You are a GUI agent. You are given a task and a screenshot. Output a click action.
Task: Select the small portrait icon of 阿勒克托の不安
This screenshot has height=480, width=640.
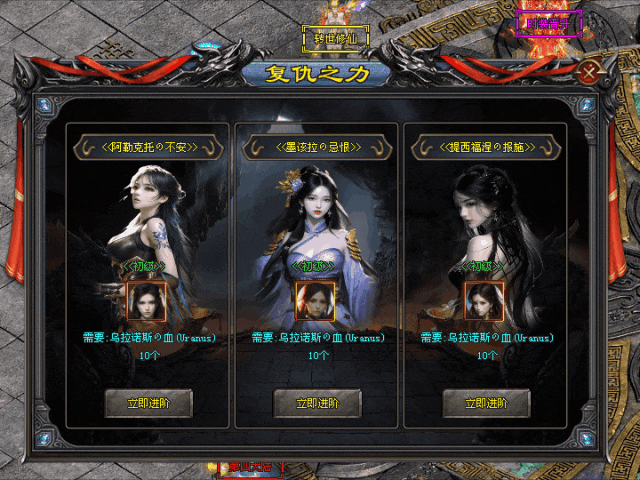pyautogui.click(x=147, y=300)
